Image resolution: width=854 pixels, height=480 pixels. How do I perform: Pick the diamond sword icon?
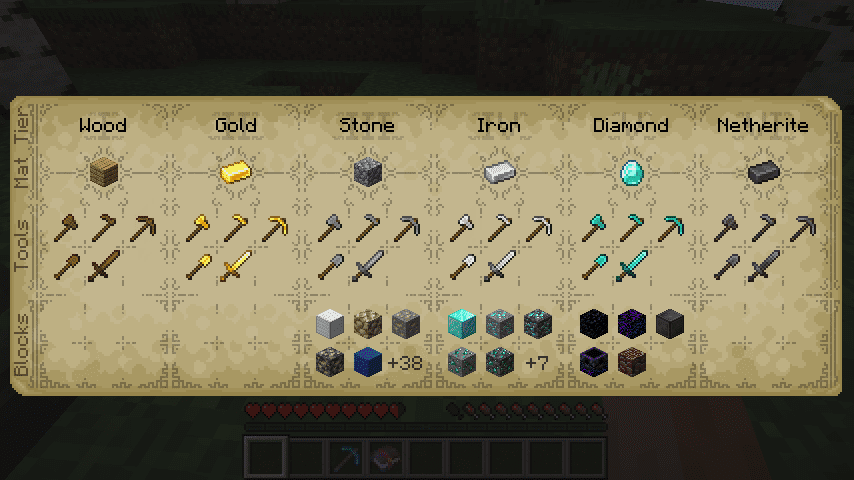pos(631,267)
